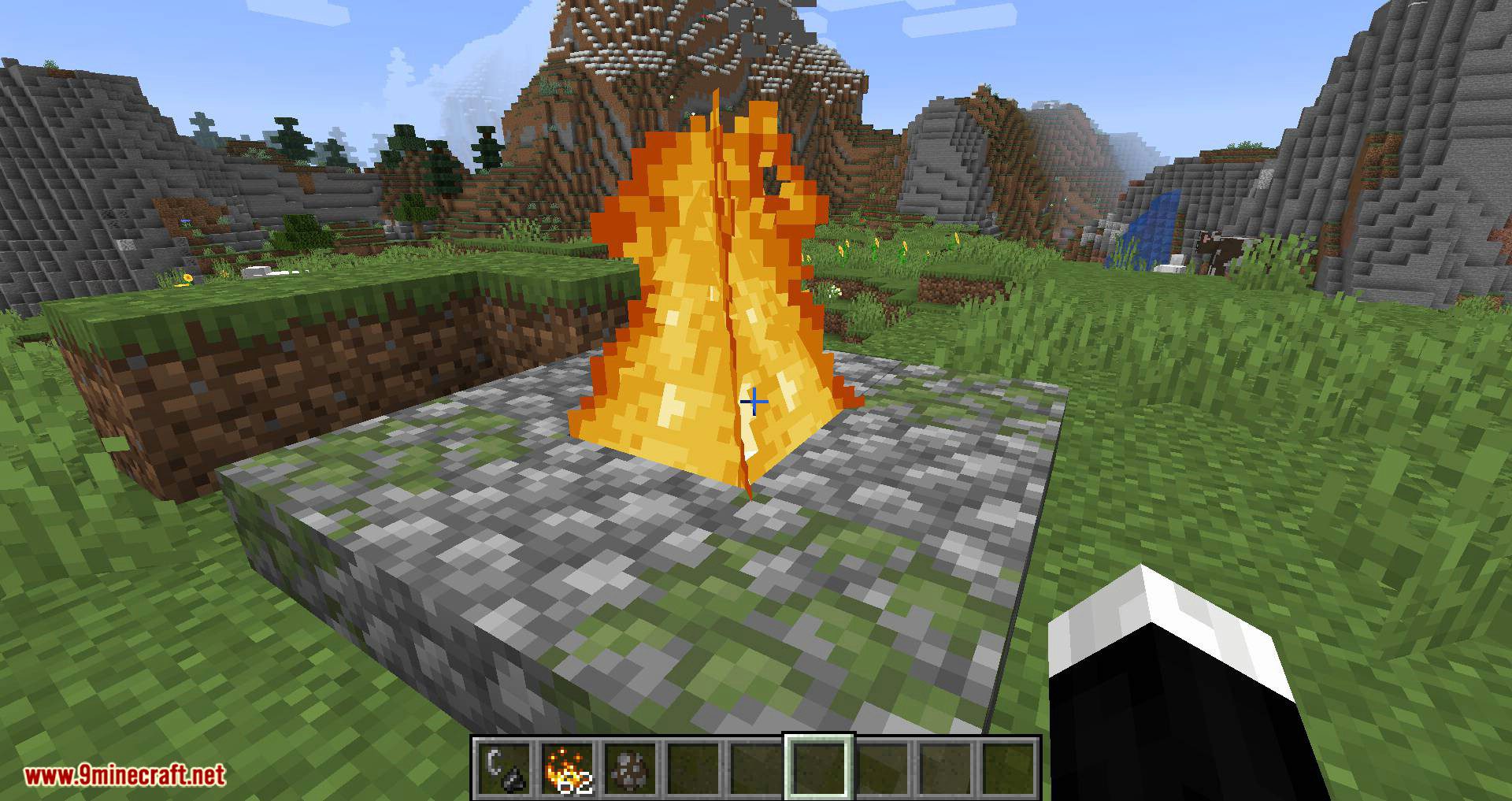Click the crosshair at screen center
The image size is (1512, 801).
(x=754, y=402)
